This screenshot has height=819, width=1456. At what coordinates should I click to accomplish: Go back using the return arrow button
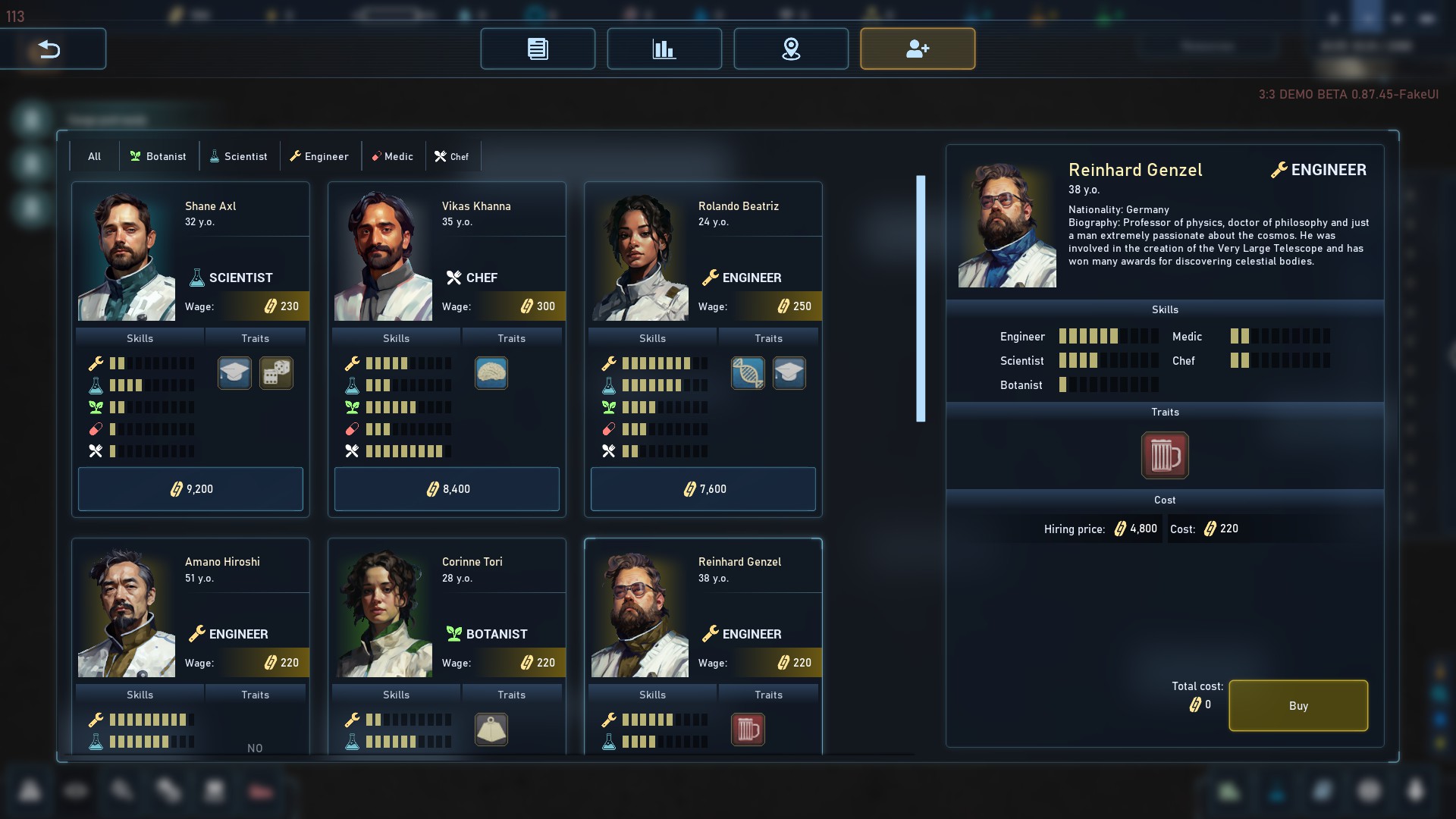50,49
